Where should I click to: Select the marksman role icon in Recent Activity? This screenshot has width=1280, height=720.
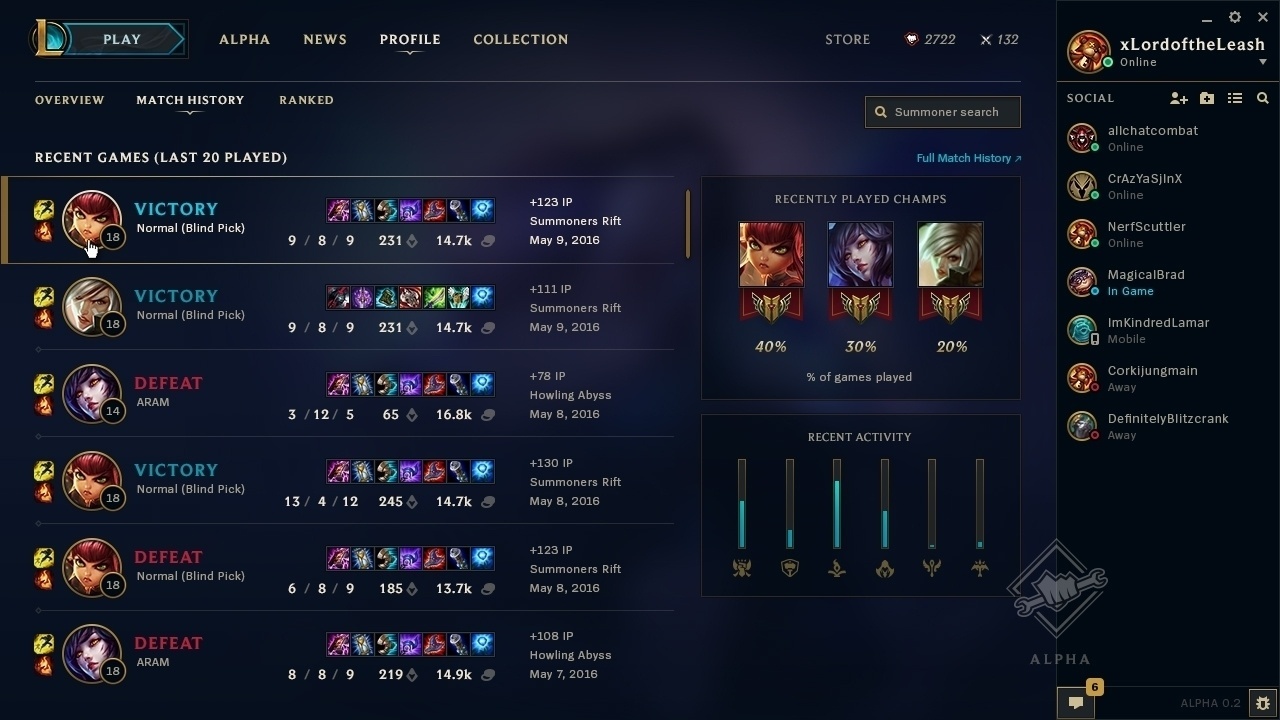[x=980, y=567]
